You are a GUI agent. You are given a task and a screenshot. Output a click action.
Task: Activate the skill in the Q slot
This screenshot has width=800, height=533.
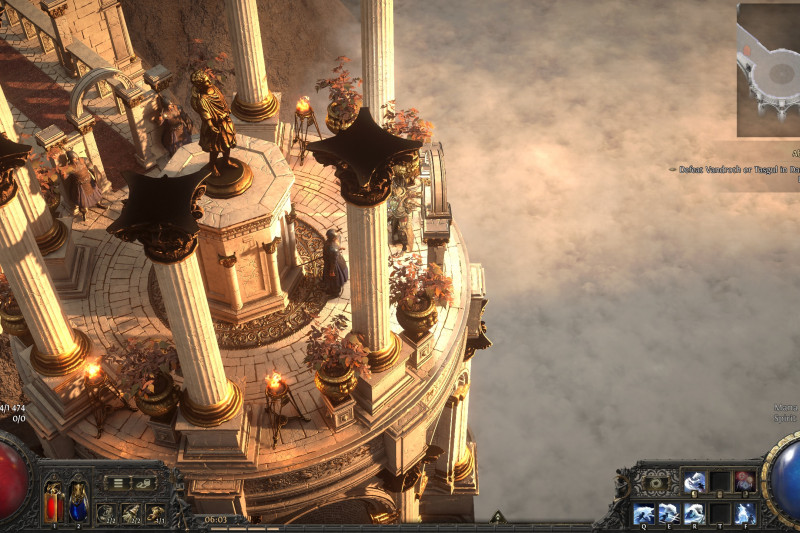645,513
